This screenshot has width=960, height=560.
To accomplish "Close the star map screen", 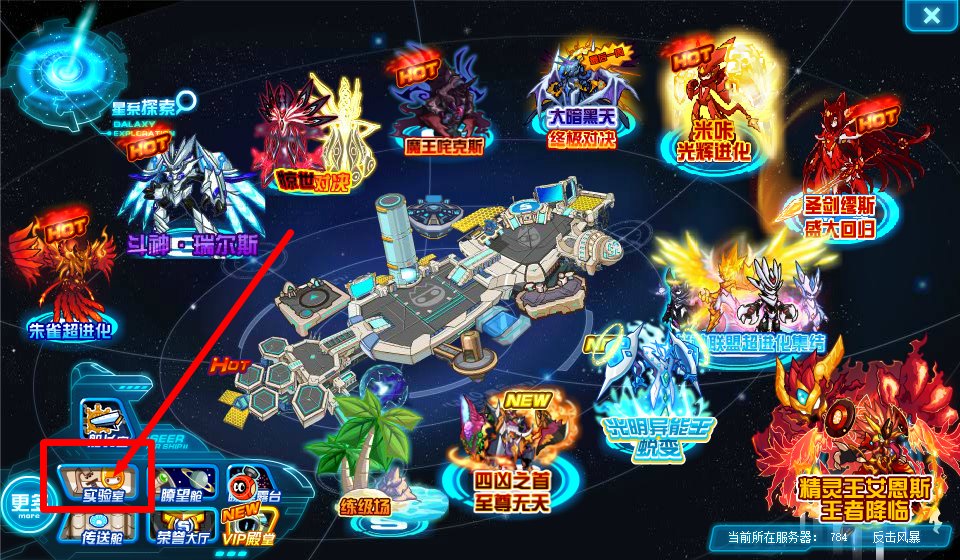I will pyautogui.click(x=931, y=15).
